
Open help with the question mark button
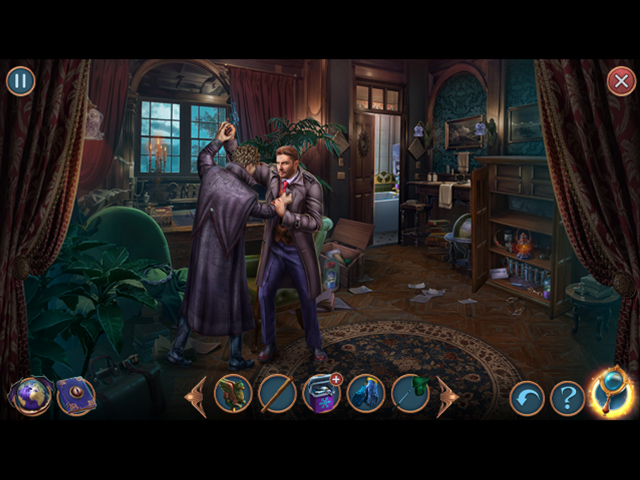pyautogui.click(x=567, y=397)
